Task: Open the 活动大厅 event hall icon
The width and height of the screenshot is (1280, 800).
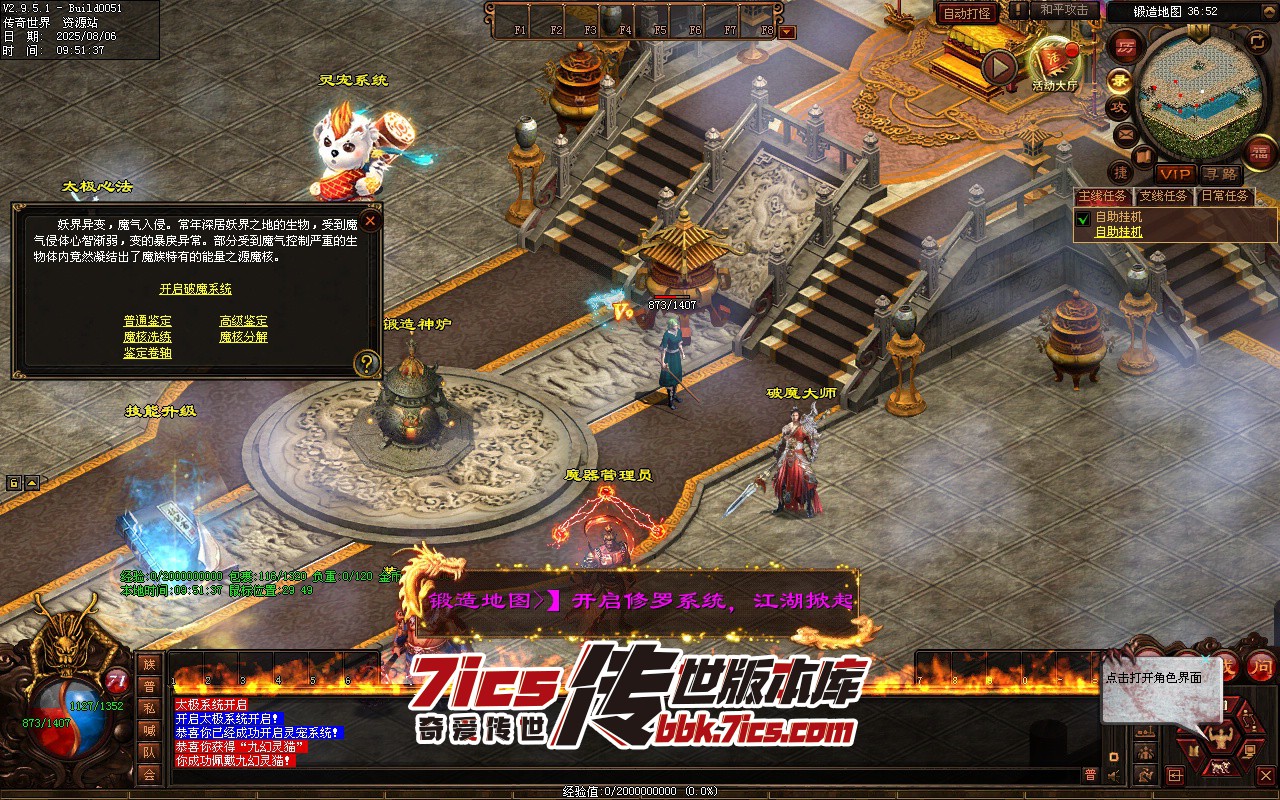Action: pyautogui.click(x=1055, y=62)
